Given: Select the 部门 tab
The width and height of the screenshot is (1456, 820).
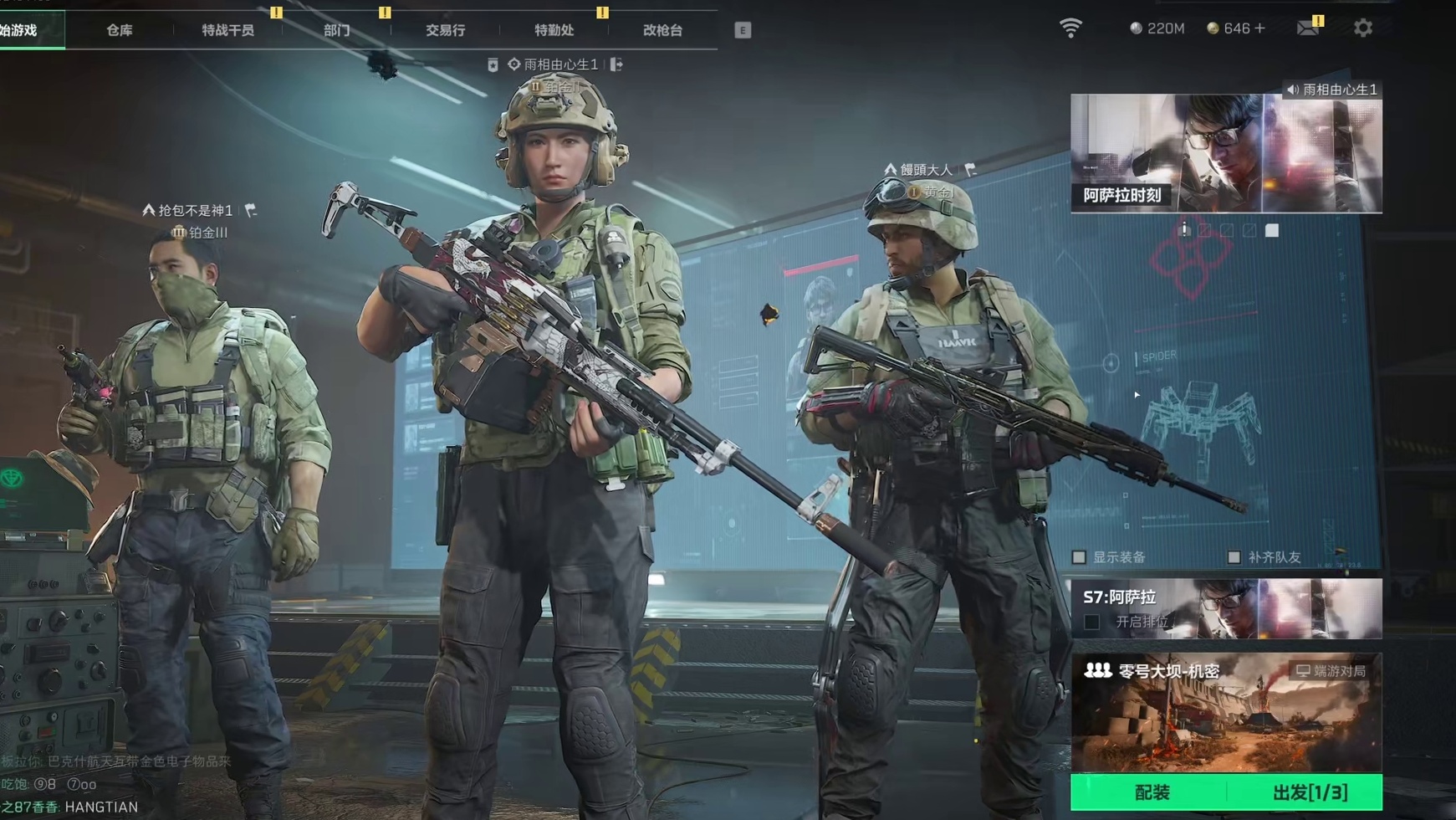Looking at the screenshot, I should (336, 30).
